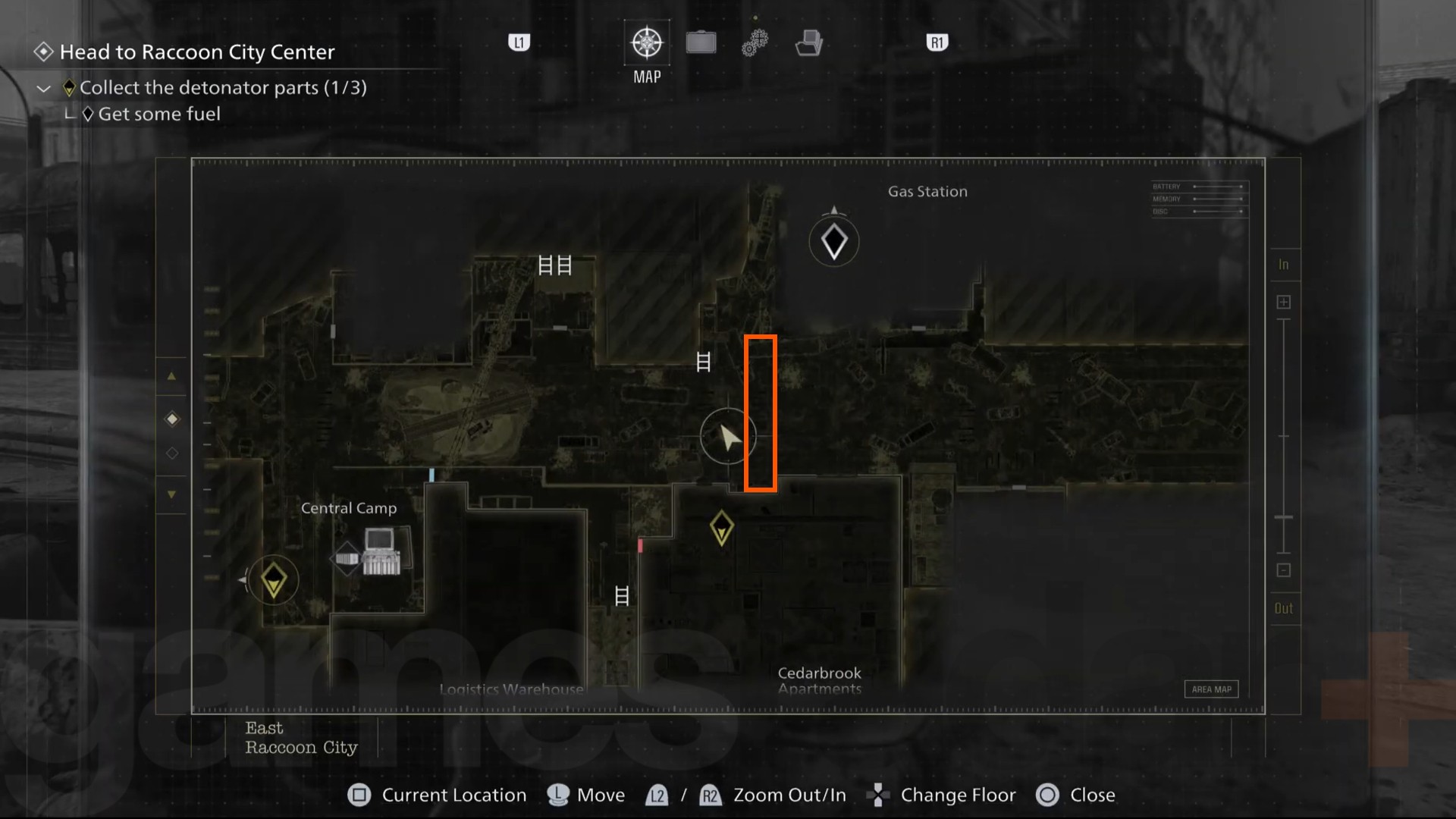Click the down arrow to change floor
The width and height of the screenshot is (1456, 819).
pos(171,493)
